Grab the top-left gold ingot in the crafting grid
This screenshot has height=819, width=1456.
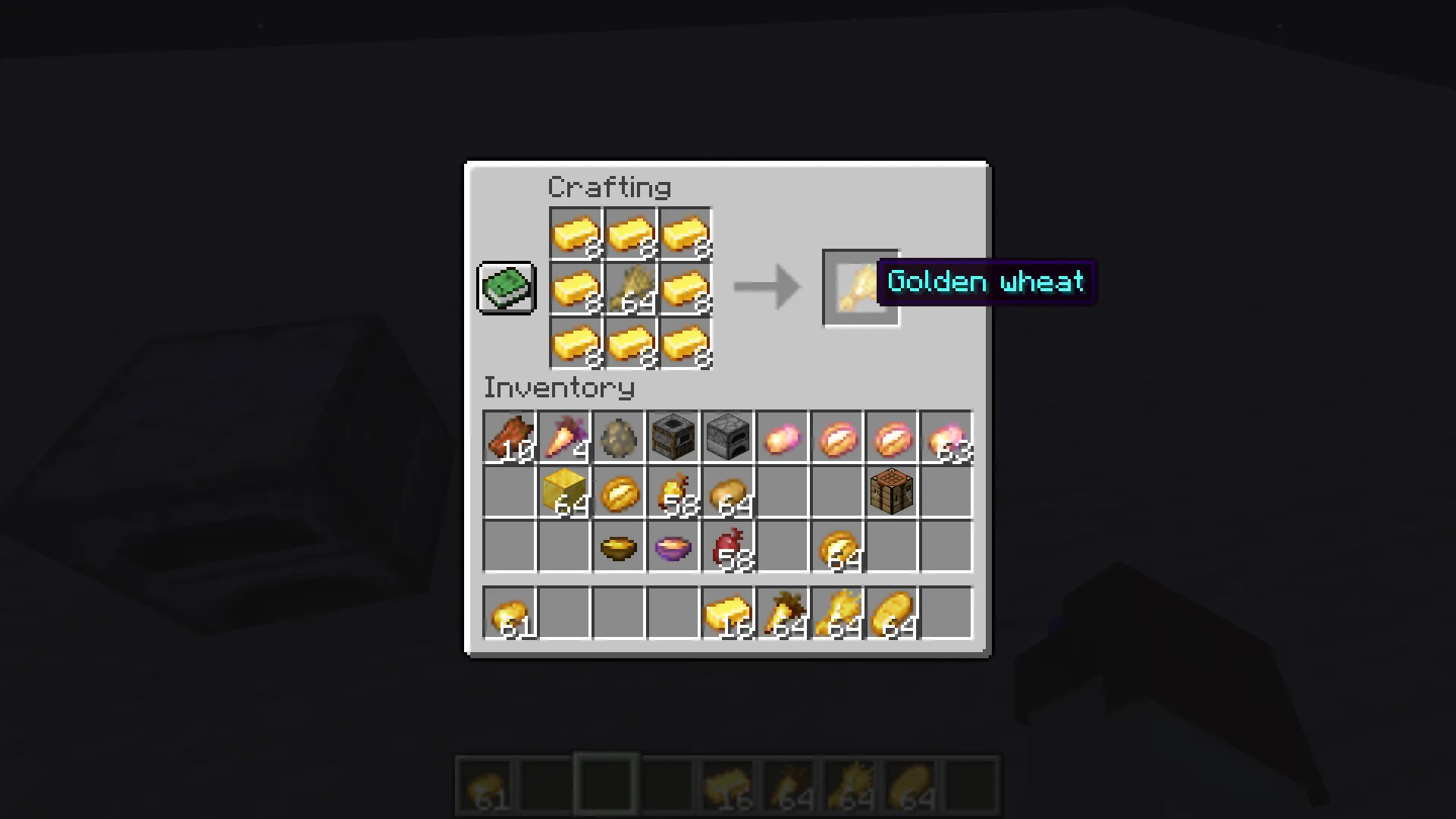576,233
